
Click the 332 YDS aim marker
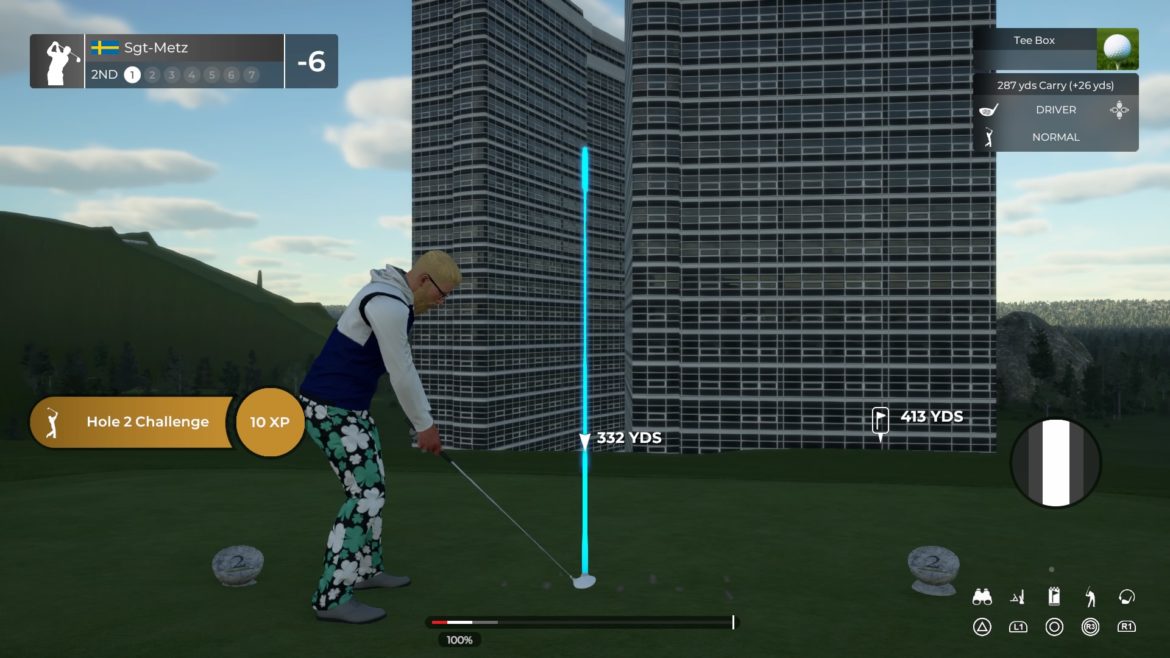click(x=586, y=439)
